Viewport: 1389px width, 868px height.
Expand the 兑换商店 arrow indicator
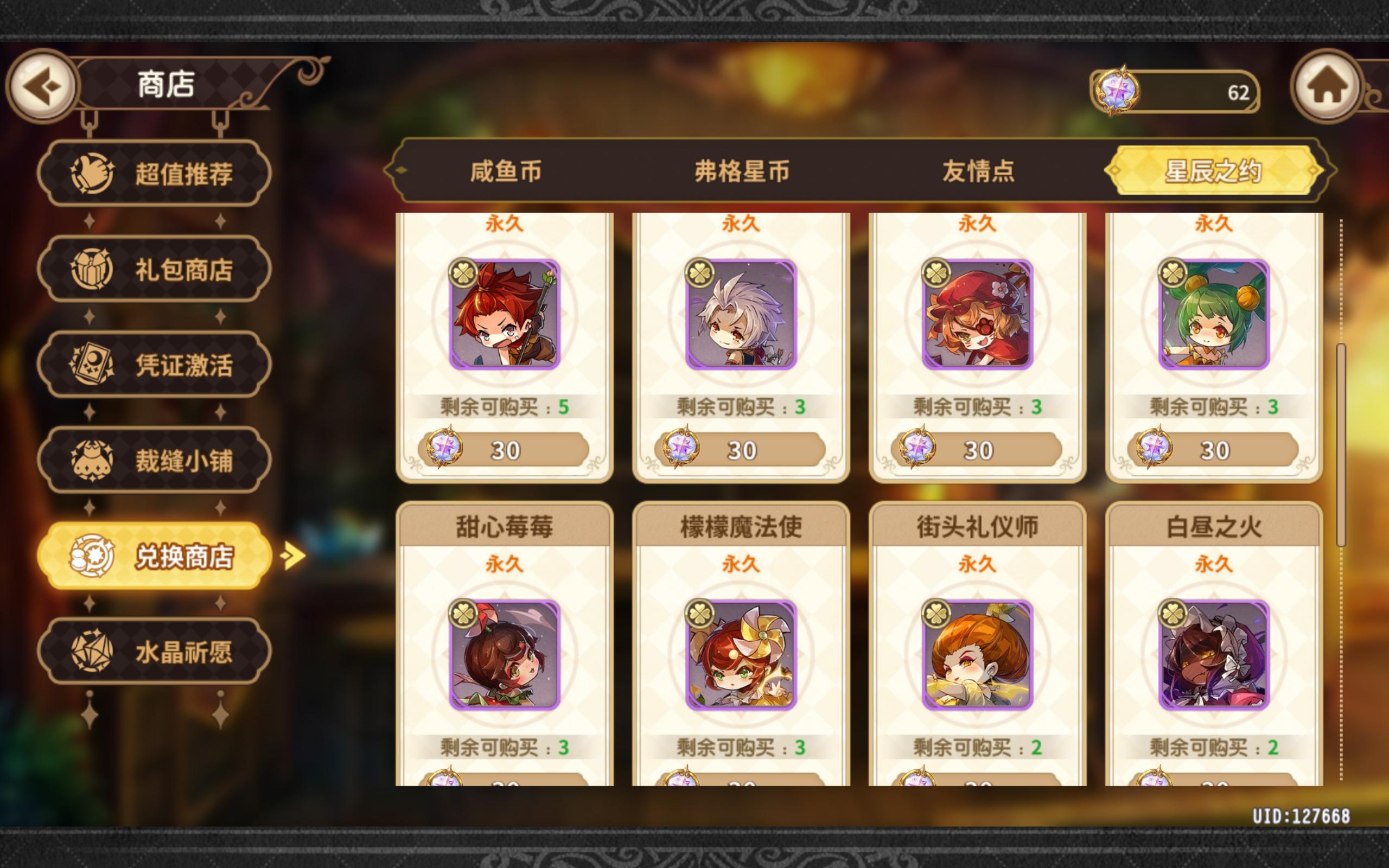pos(293,554)
